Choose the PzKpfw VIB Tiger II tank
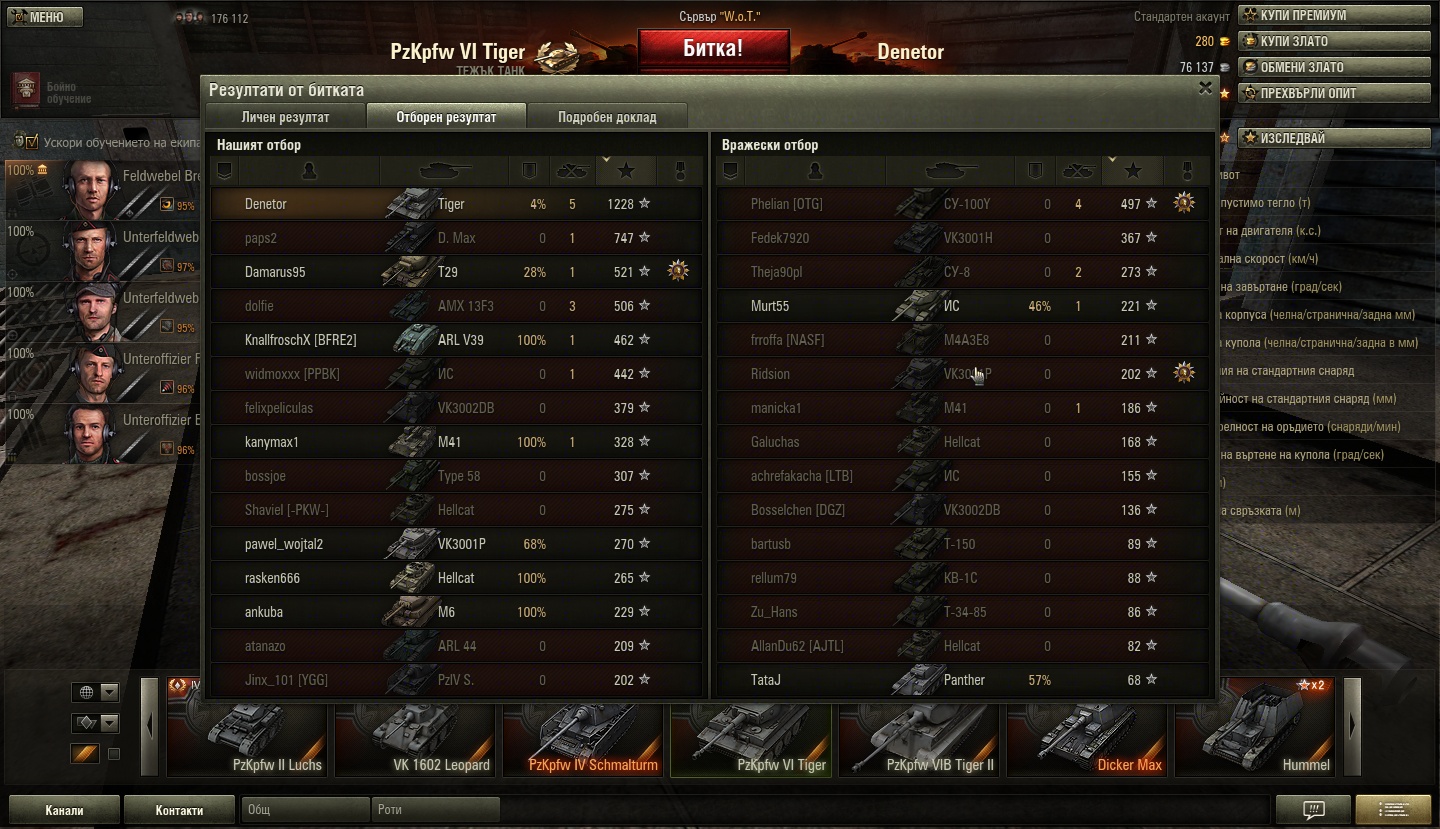 (920, 728)
